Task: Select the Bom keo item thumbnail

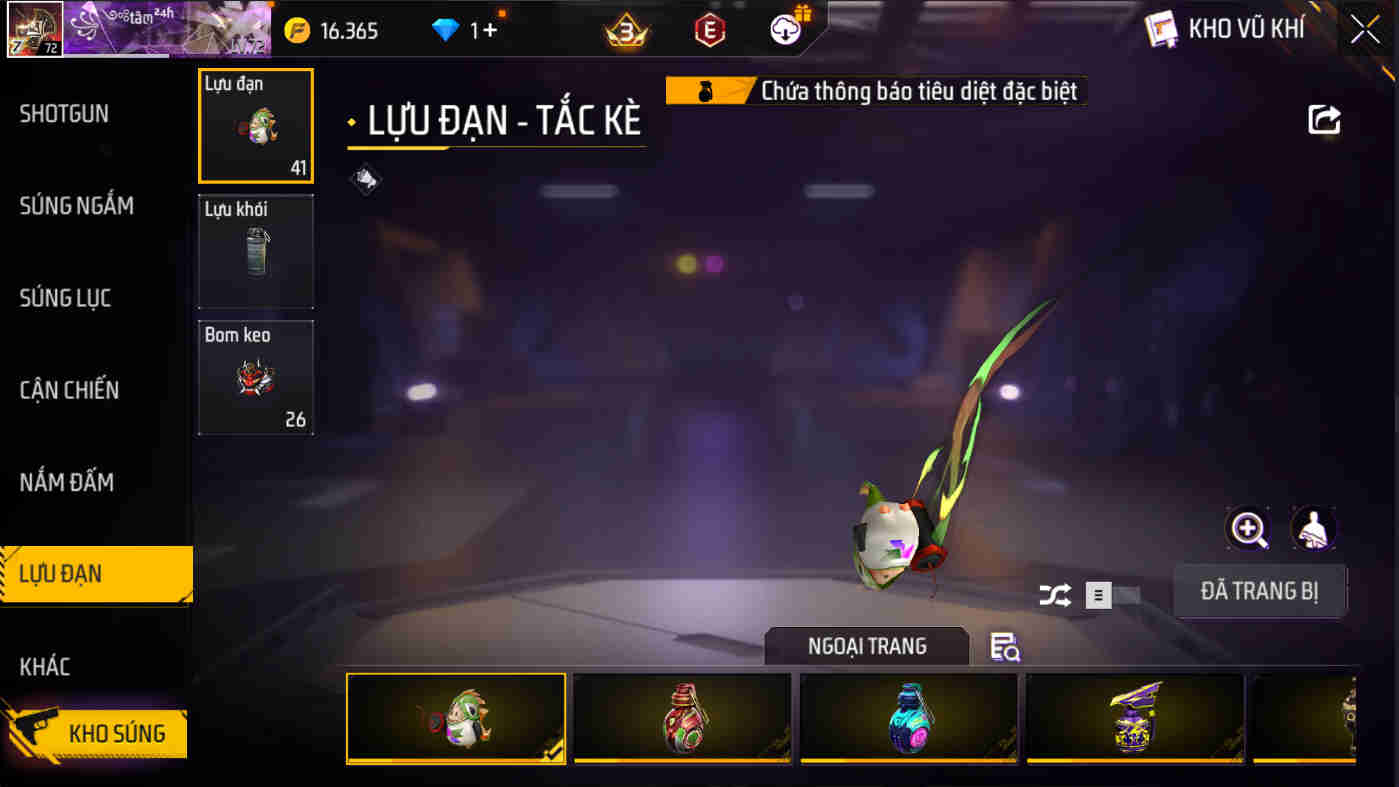Action: pos(256,377)
